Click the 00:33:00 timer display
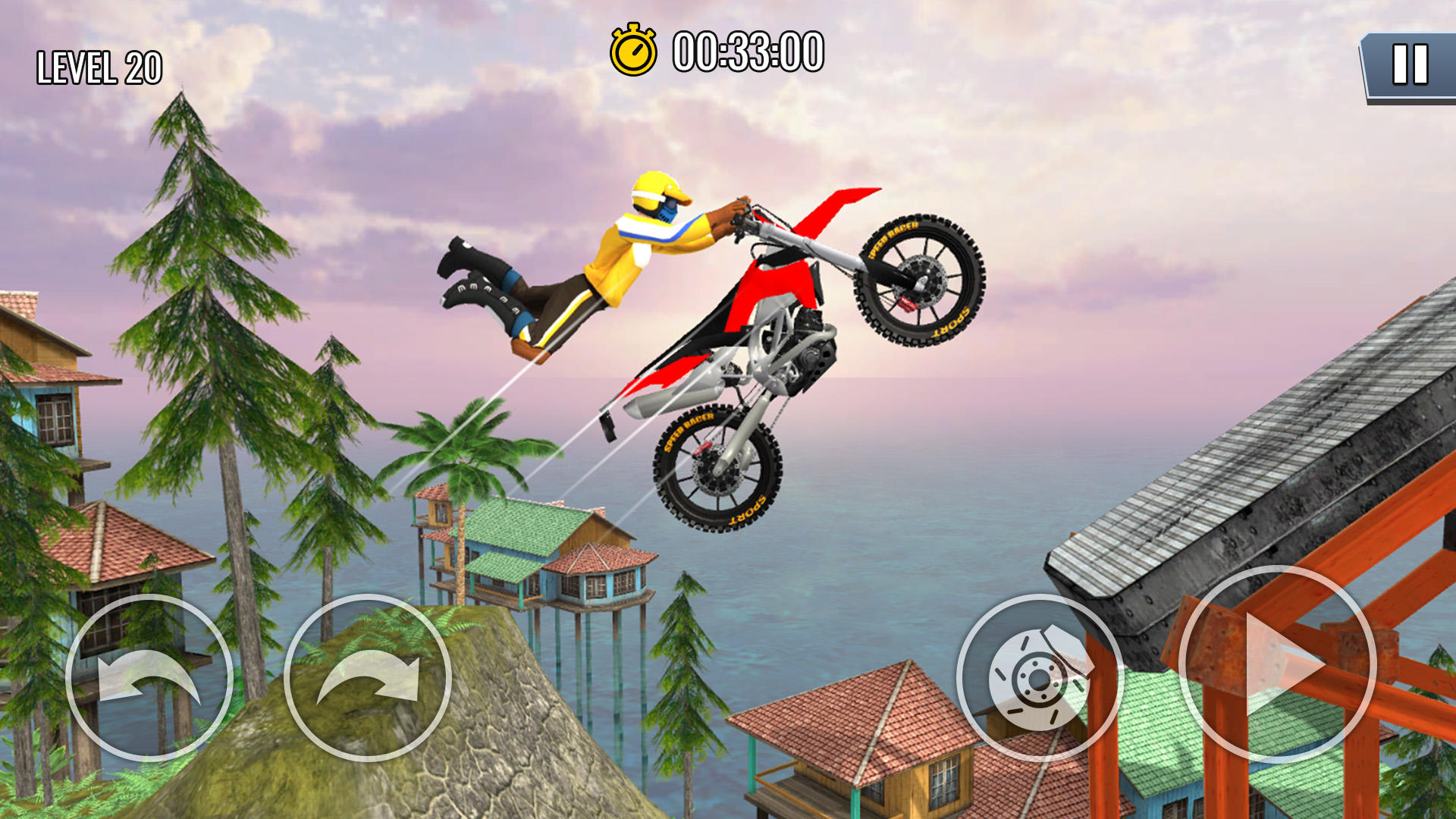Screen dimensions: 1456x819 pos(747,53)
